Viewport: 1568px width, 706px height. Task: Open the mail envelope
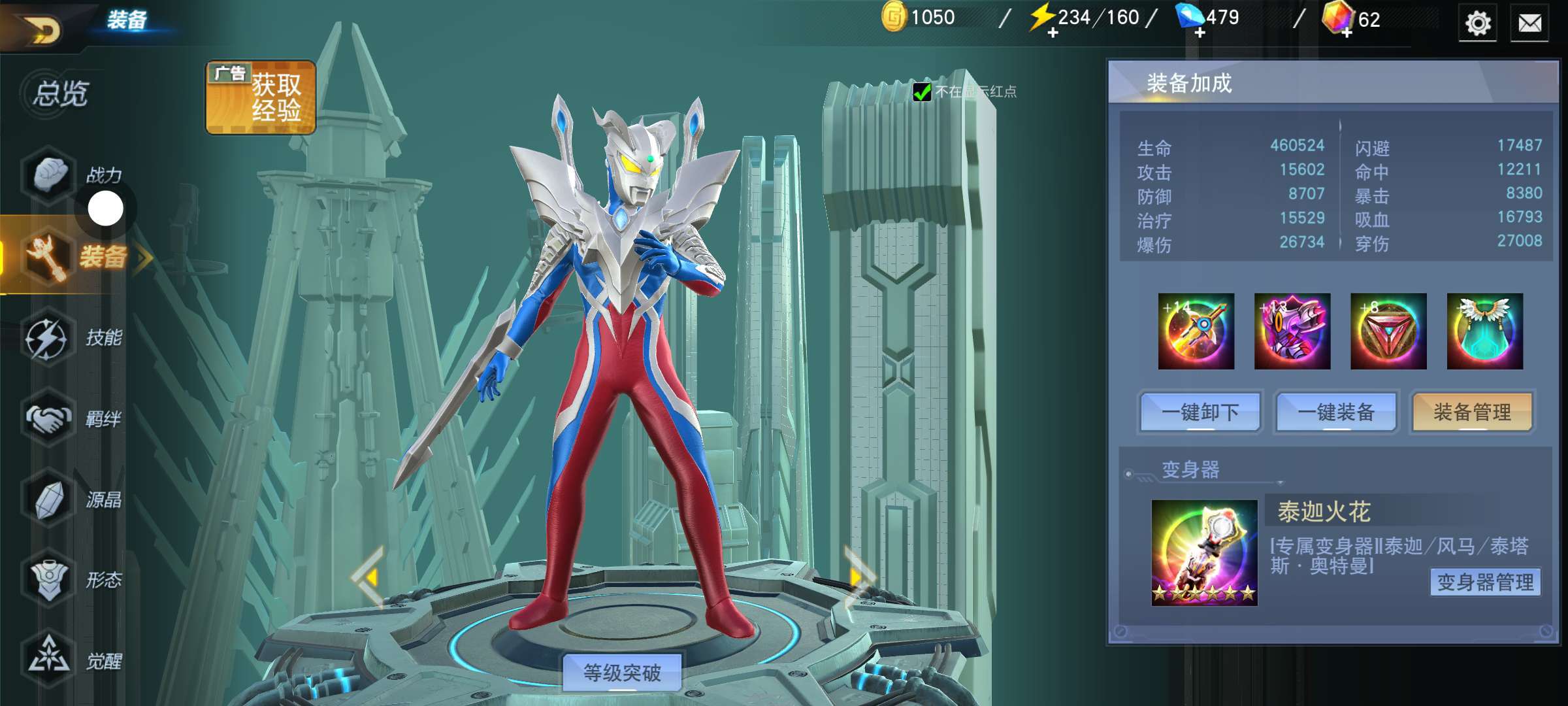tap(1529, 24)
